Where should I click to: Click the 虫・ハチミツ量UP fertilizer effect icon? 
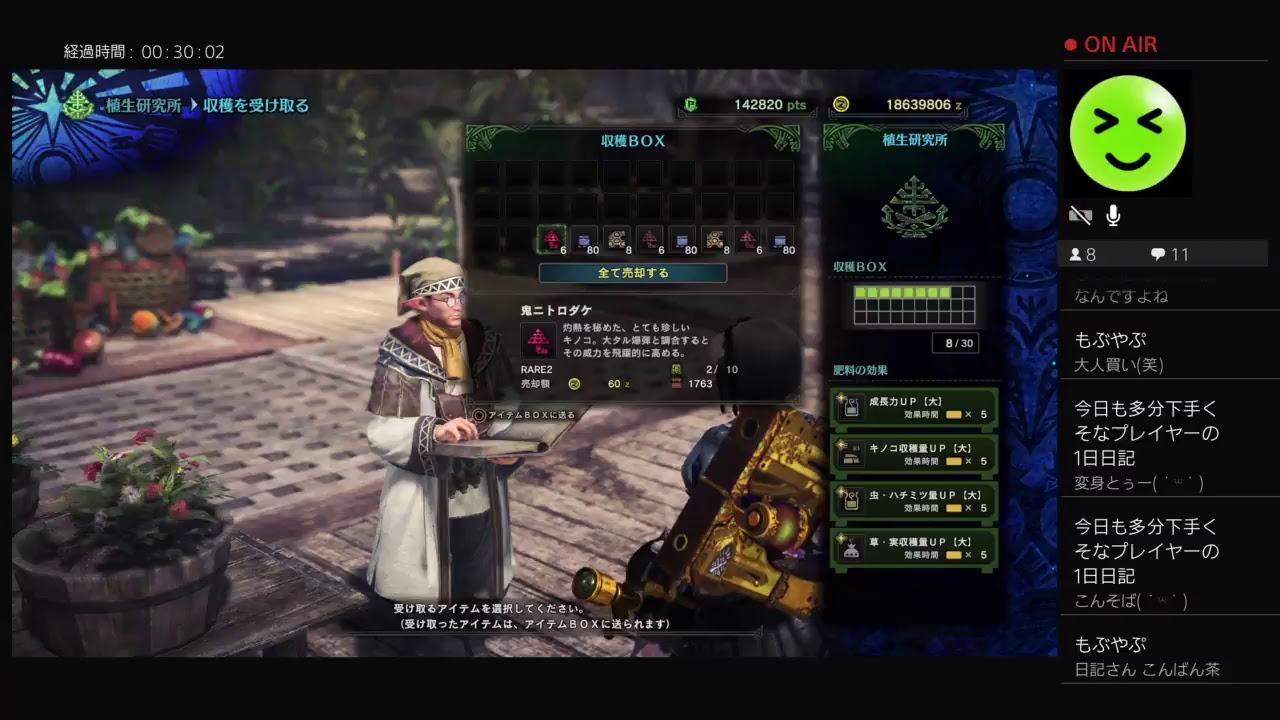(x=849, y=501)
